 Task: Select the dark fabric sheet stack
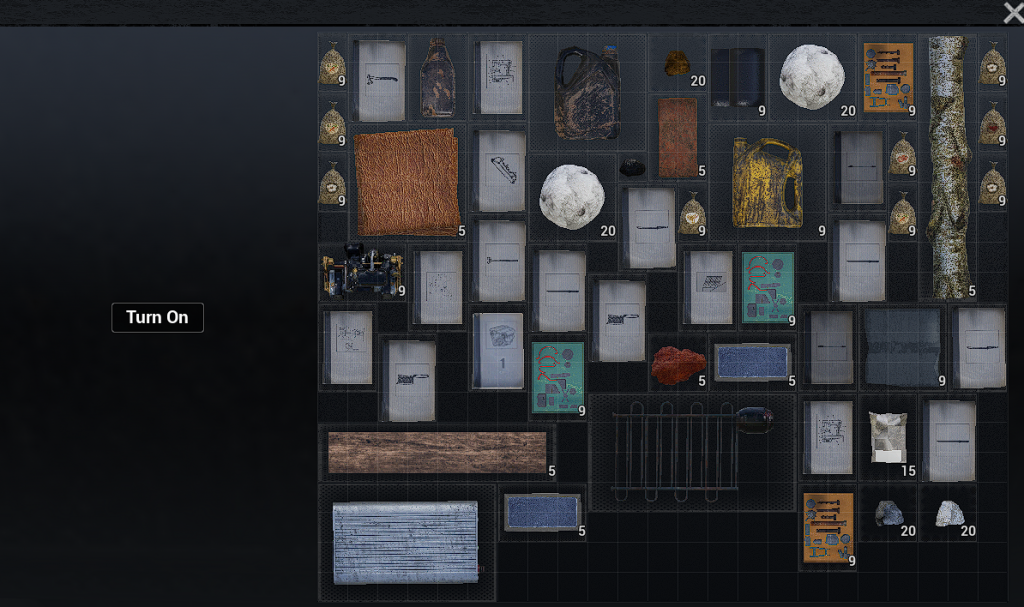click(902, 347)
